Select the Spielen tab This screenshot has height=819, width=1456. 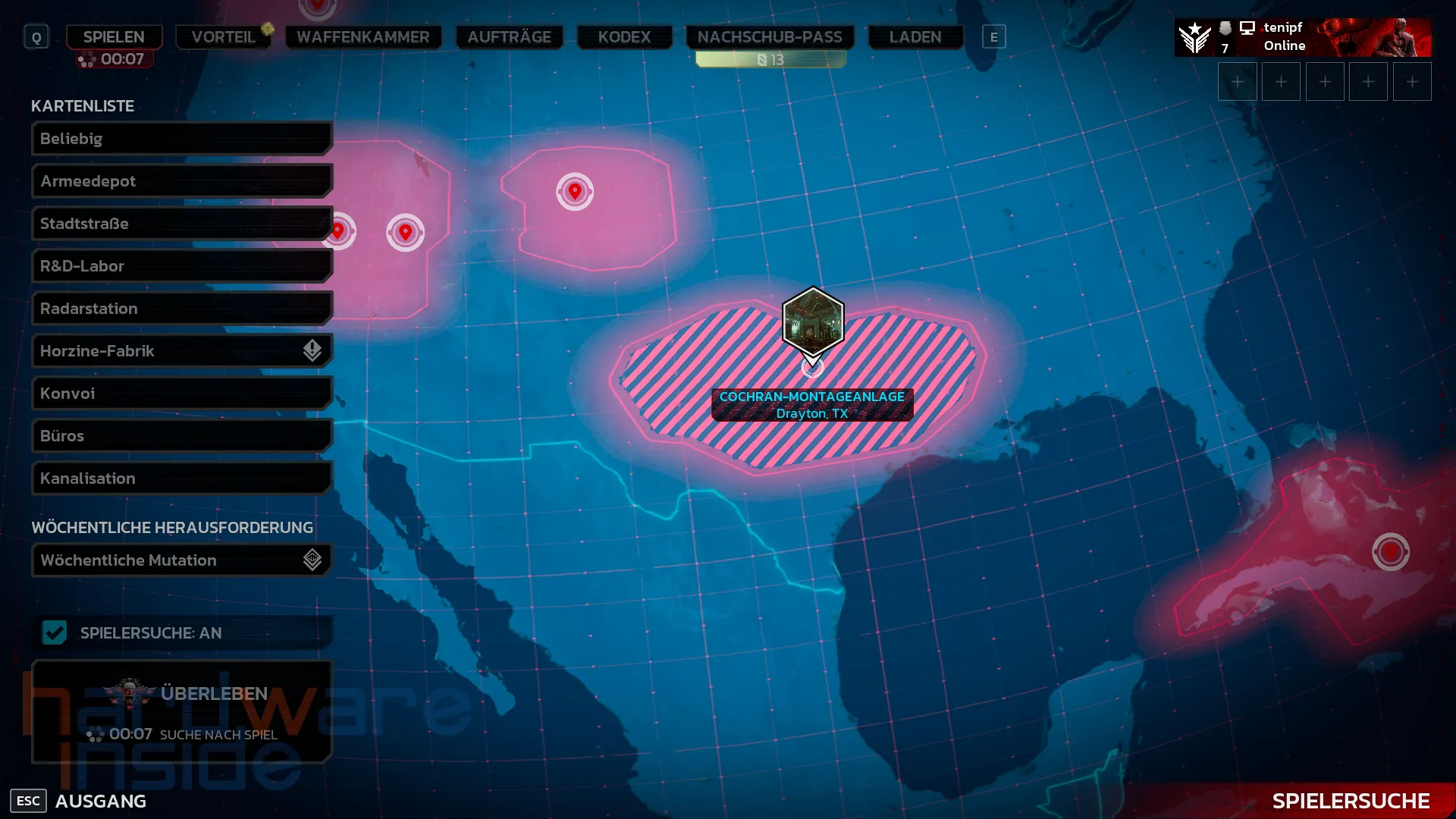click(x=114, y=36)
